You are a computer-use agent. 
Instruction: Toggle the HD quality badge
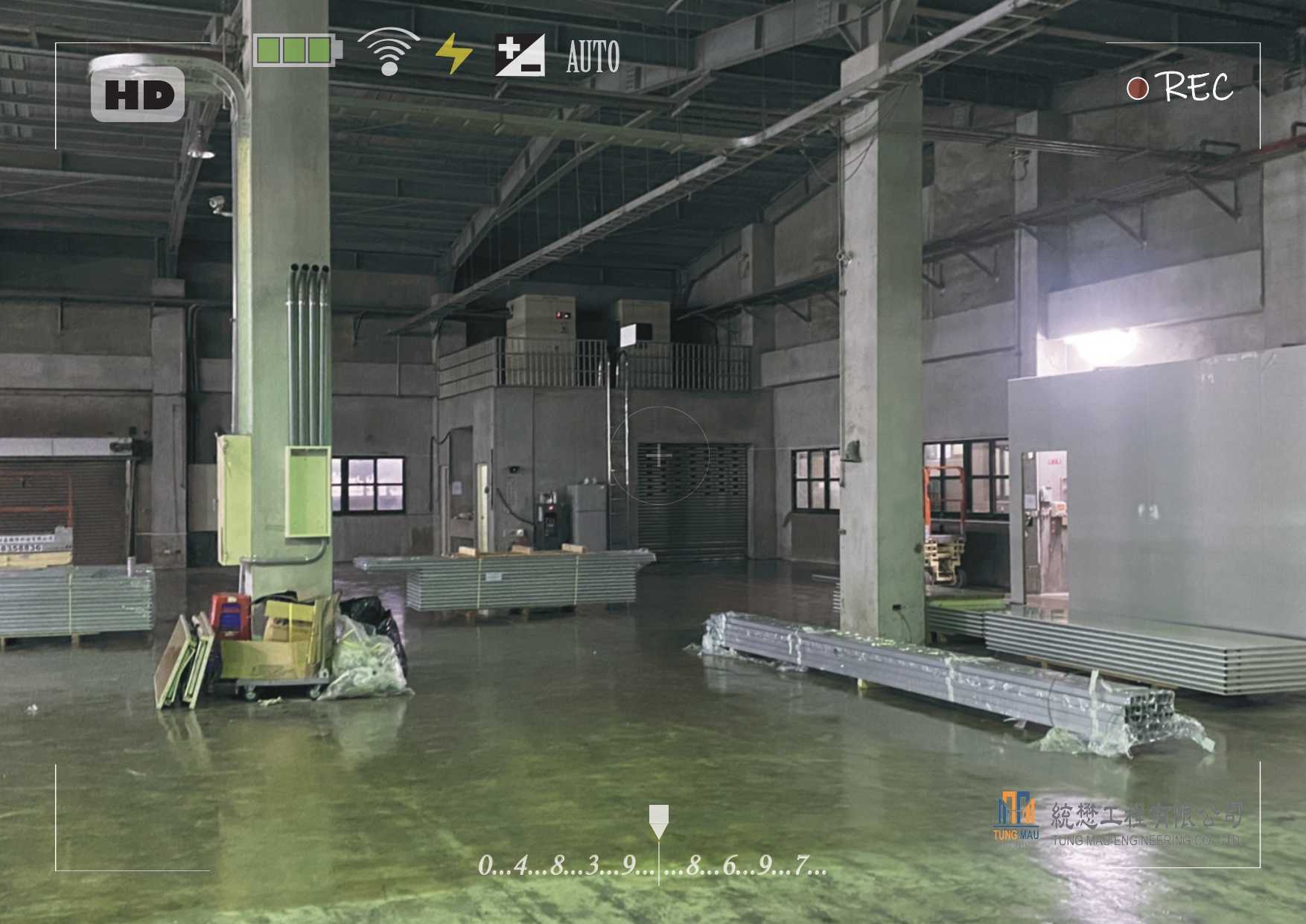(x=138, y=95)
